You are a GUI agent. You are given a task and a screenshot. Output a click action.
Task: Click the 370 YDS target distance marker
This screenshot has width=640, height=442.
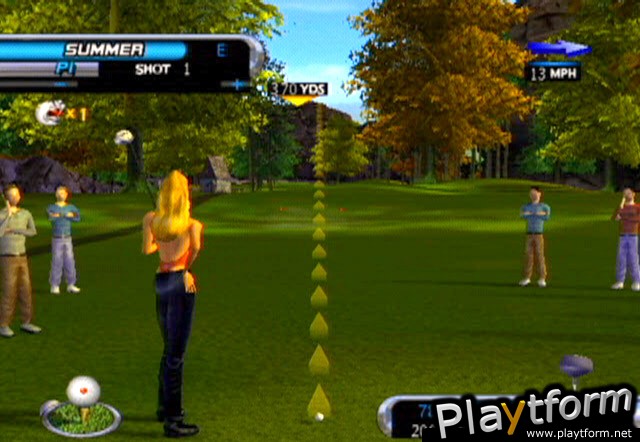click(298, 89)
